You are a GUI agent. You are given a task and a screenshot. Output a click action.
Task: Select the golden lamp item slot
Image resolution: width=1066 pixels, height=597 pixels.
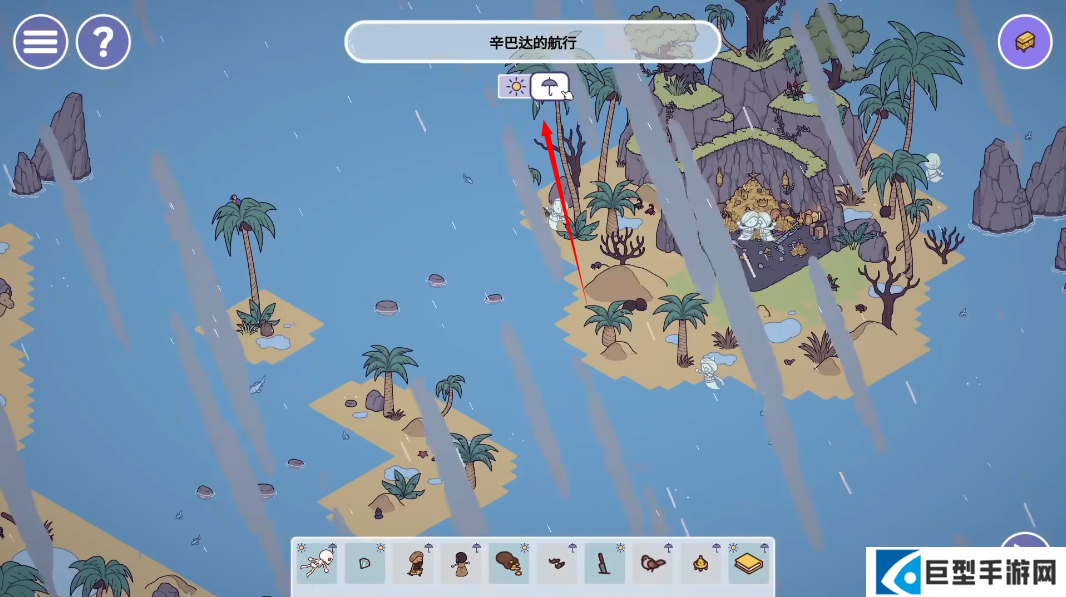[701, 564]
